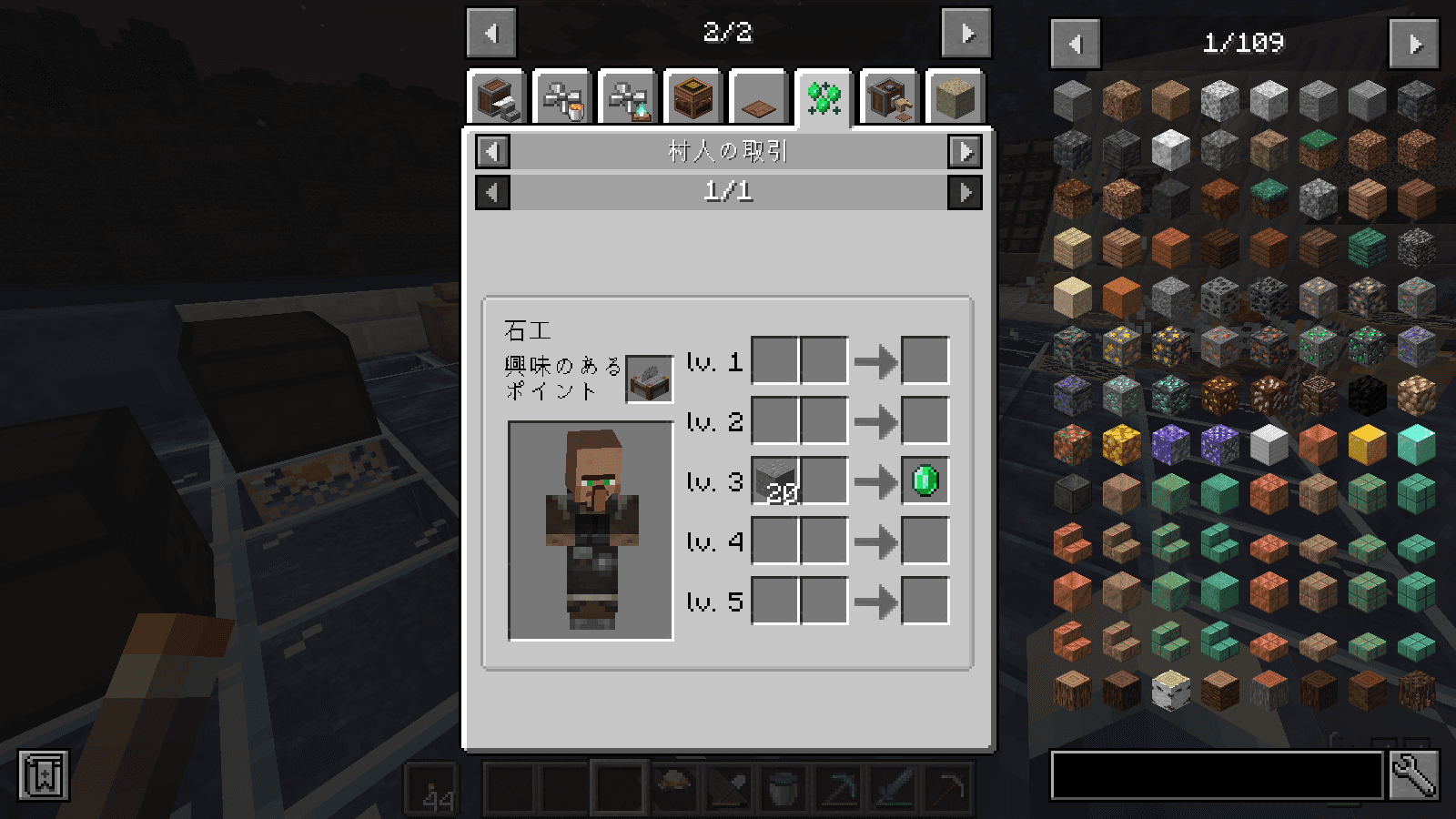The image size is (1456, 819).
Task: Advance the item list past page 1/109
Action: [1414, 44]
